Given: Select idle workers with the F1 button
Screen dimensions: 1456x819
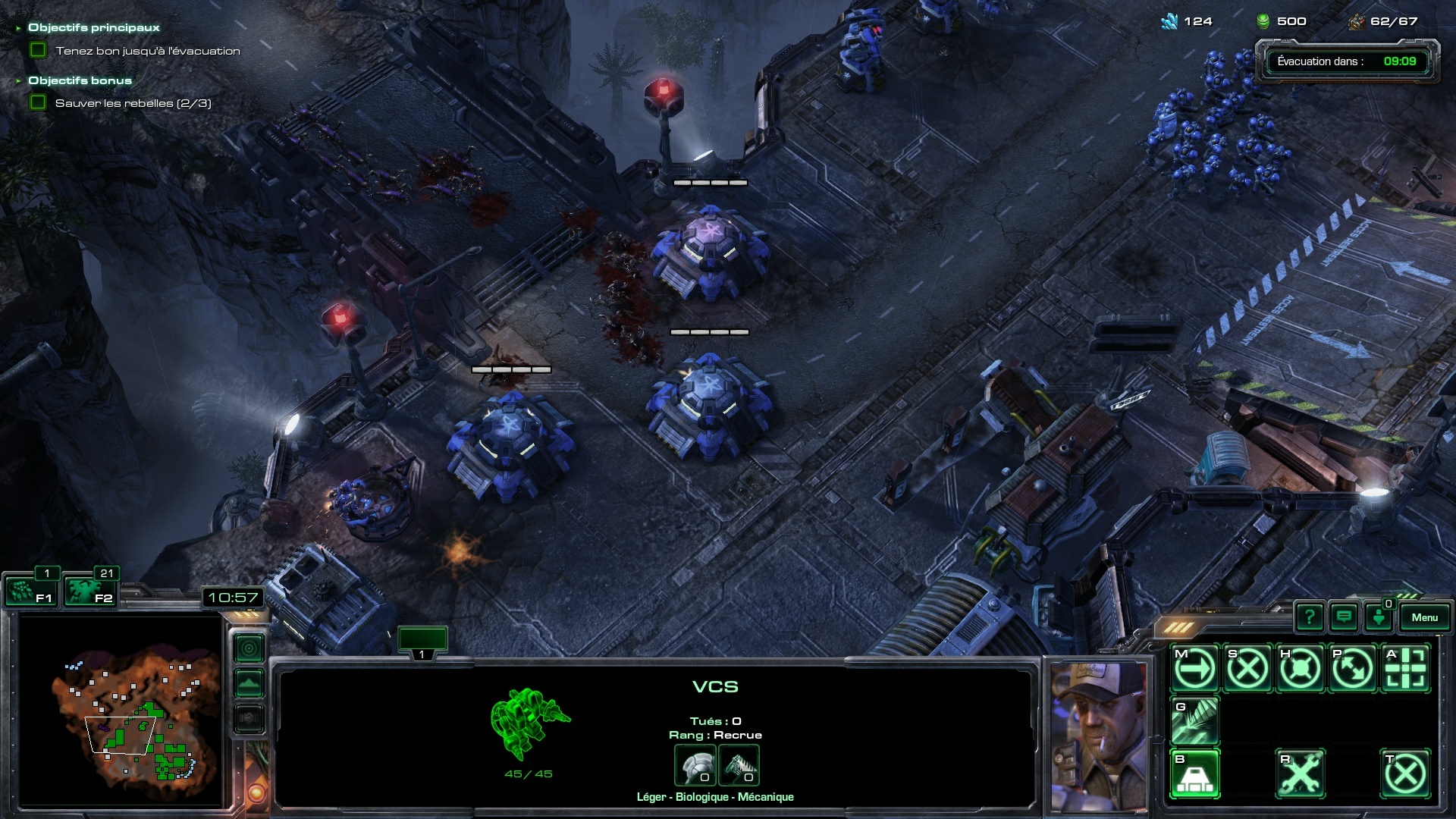Looking at the screenshot, I should click(x=30, y=591).
